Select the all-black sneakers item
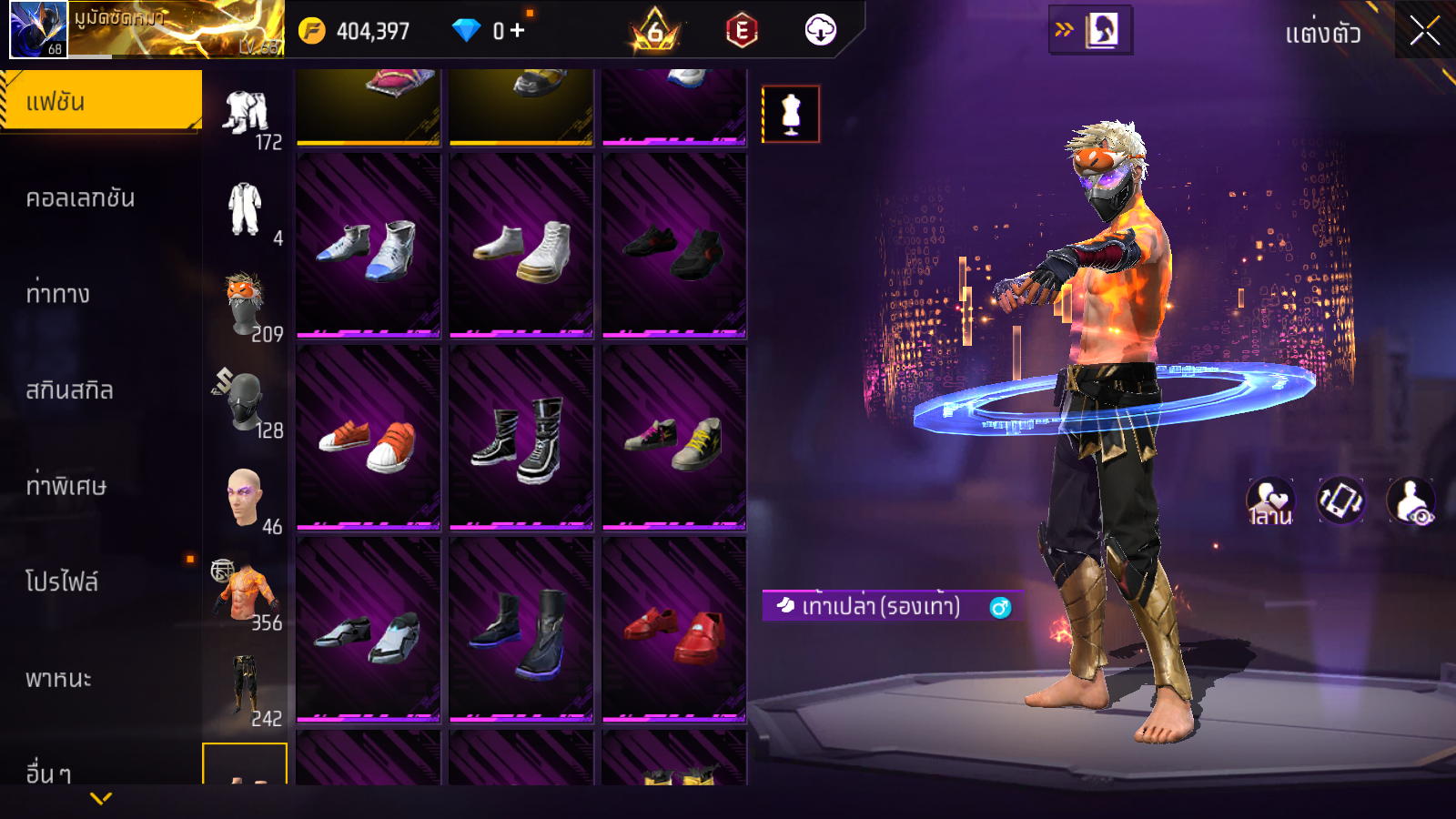The image size is (1456, 819). [673, 246]
